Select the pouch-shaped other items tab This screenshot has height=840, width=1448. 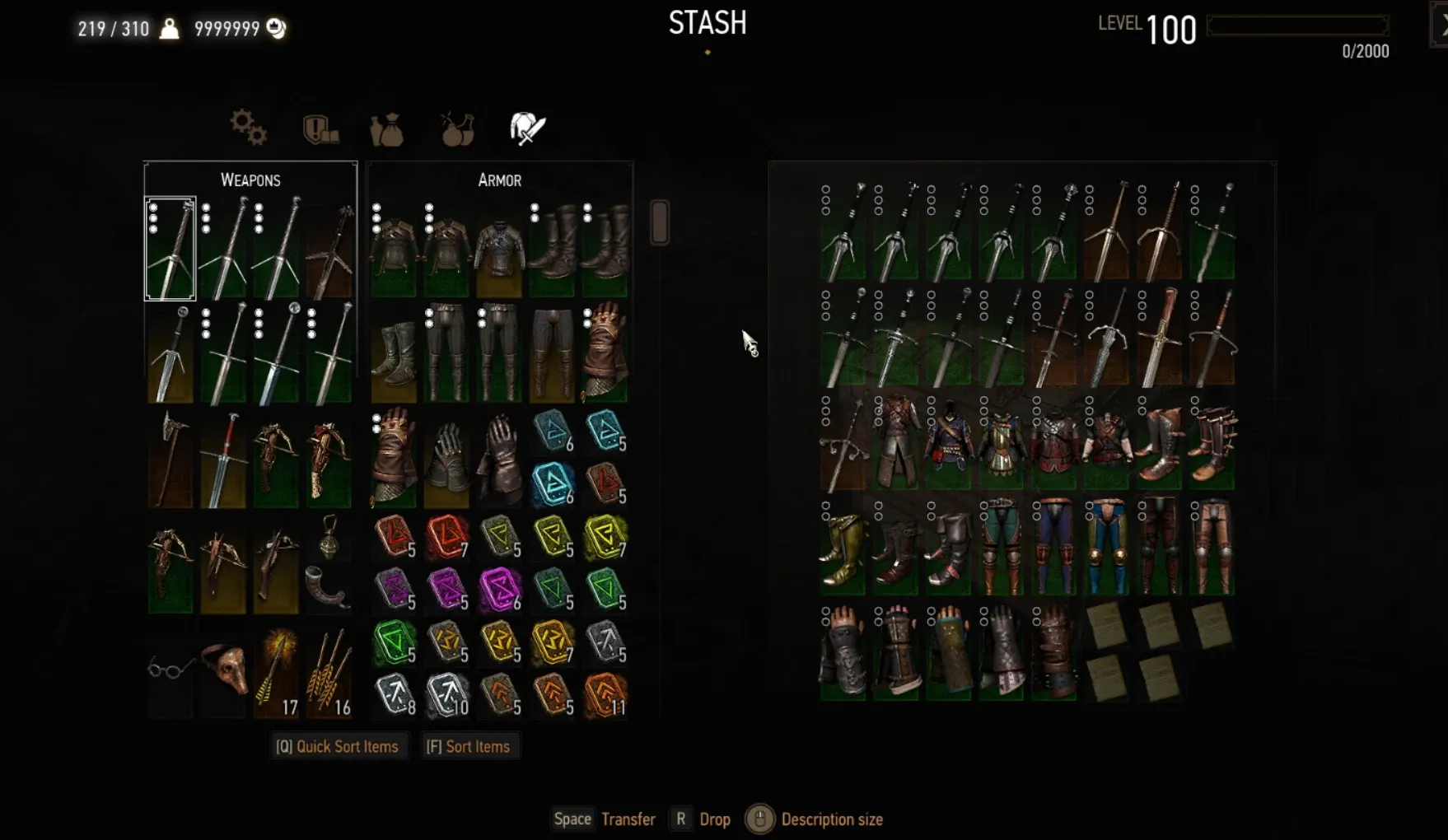pyautogui.click(x=386, y=129)
